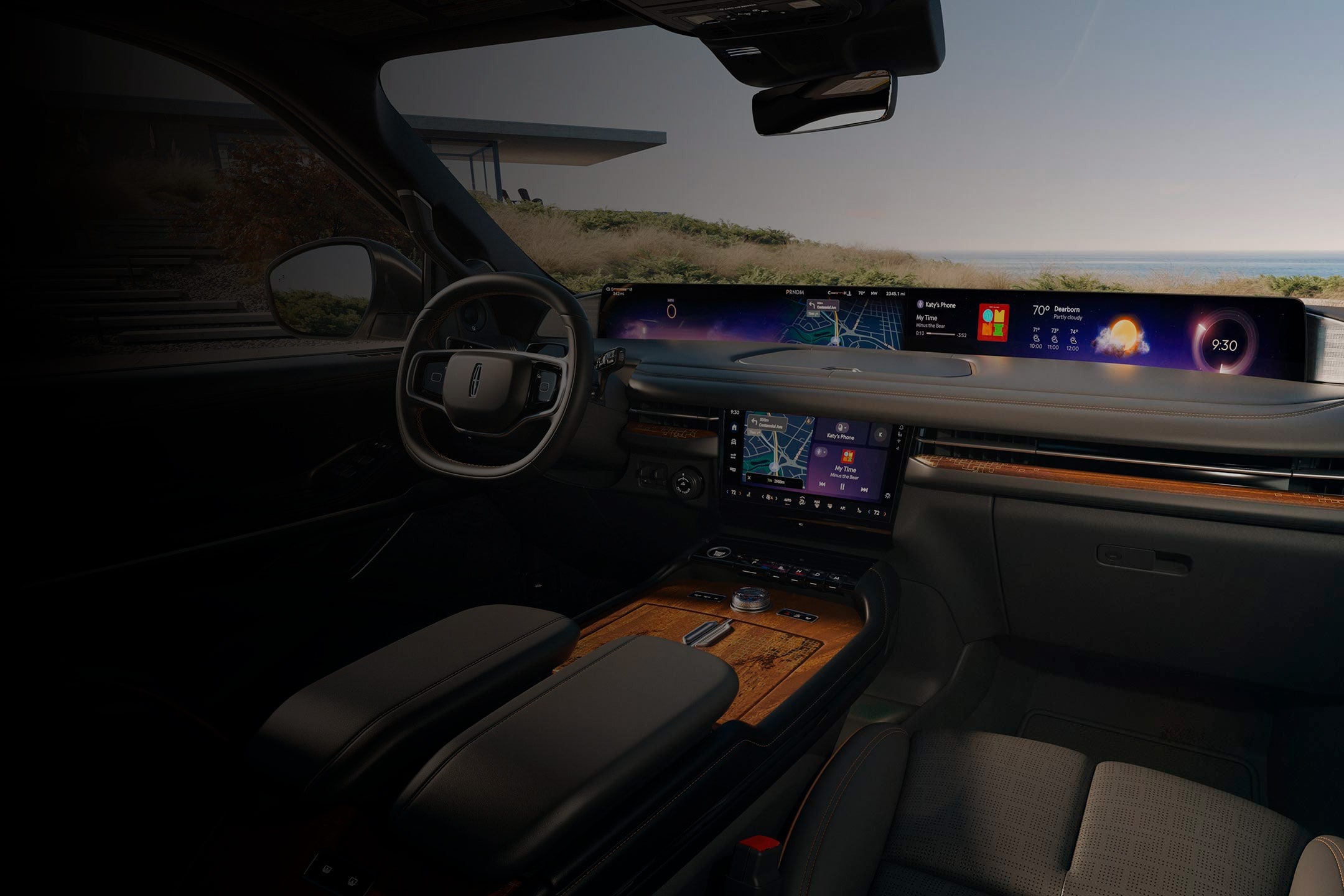Tap the microphone icon on the navigation map
1344x896 pixels.
click(x=808, y=421)
